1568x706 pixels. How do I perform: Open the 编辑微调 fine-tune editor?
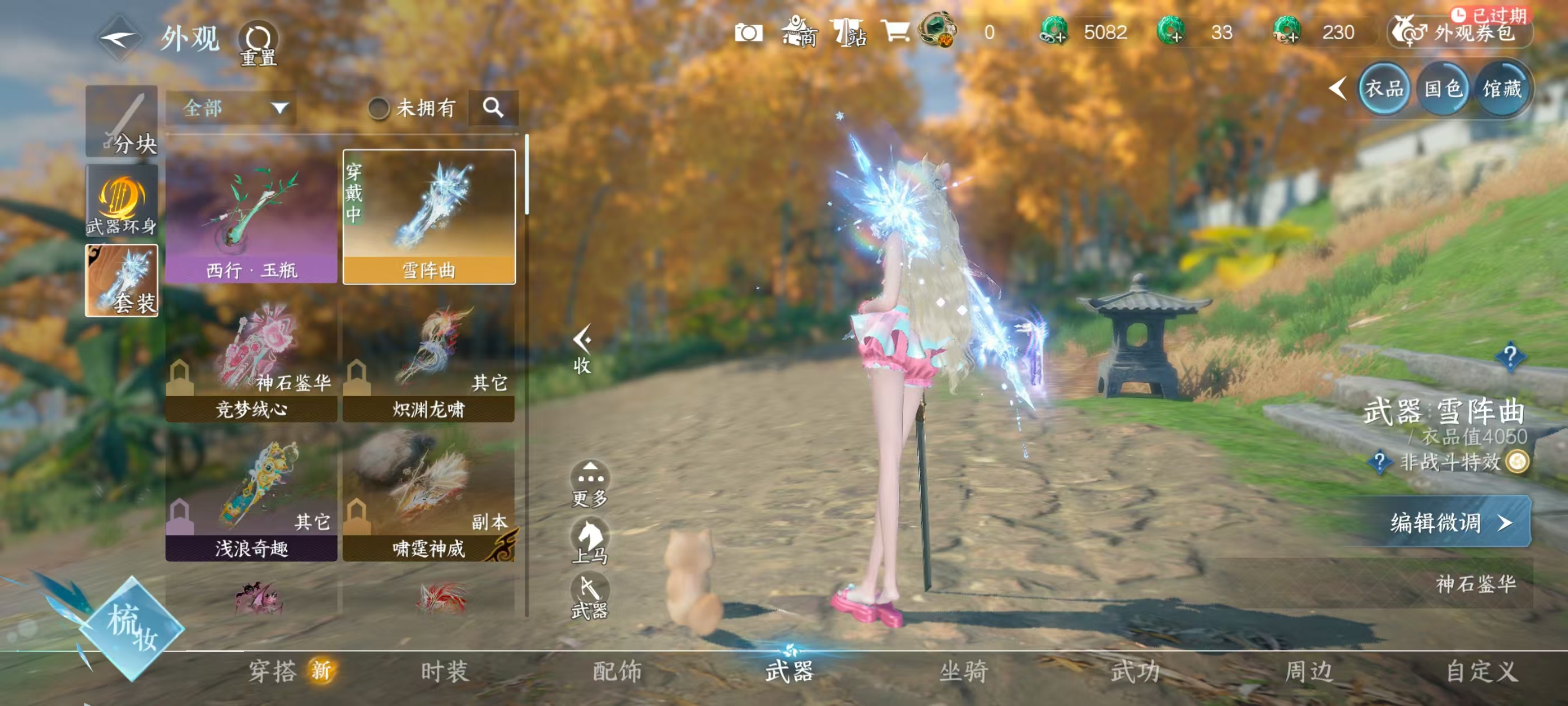(1450, 522)
